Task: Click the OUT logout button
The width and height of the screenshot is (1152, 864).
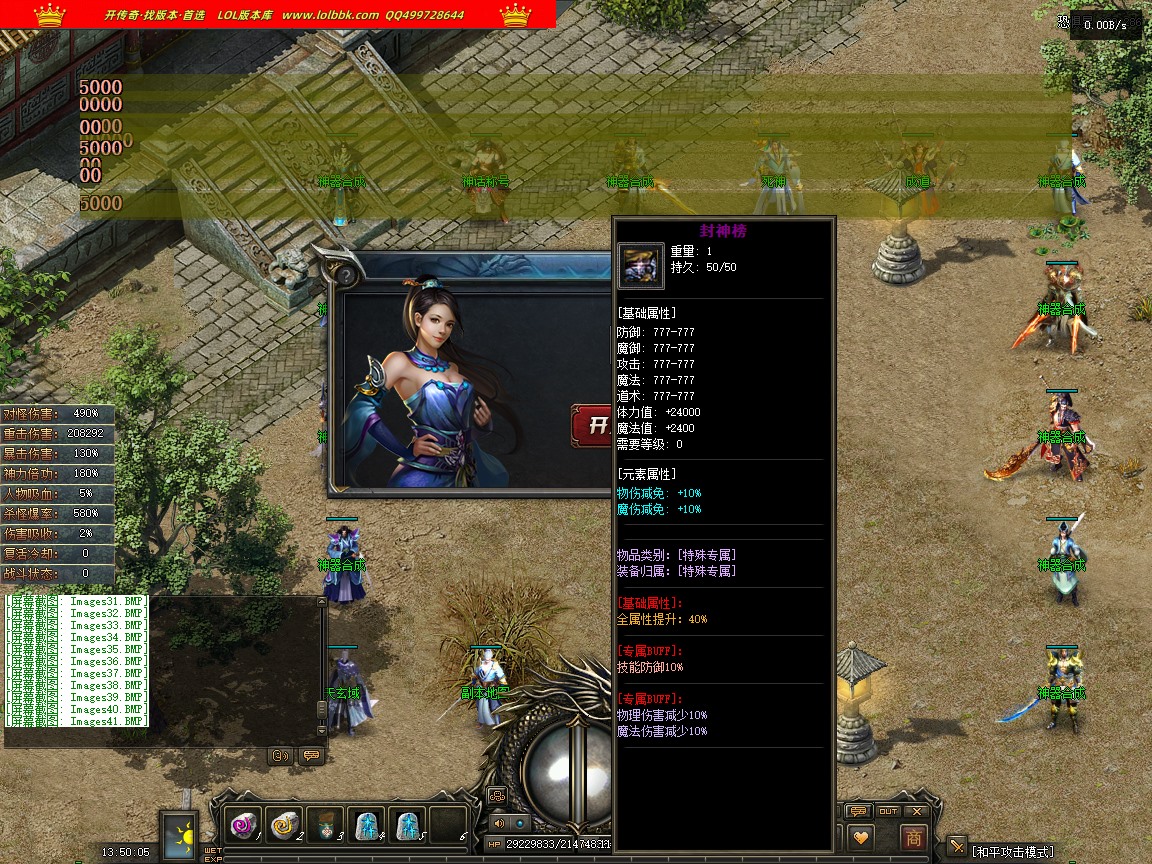Action: click(888, 811)
